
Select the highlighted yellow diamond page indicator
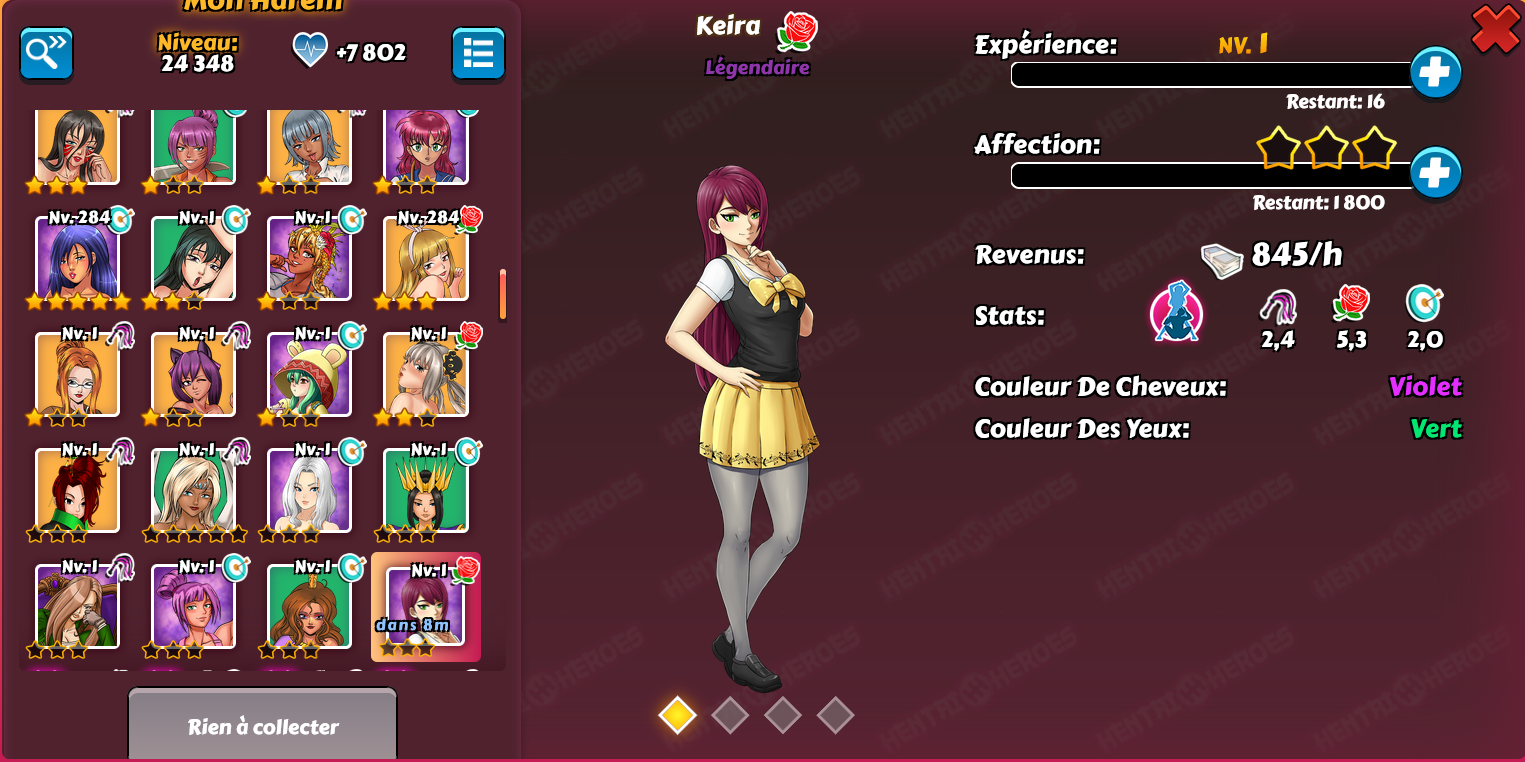click(677, 715)
